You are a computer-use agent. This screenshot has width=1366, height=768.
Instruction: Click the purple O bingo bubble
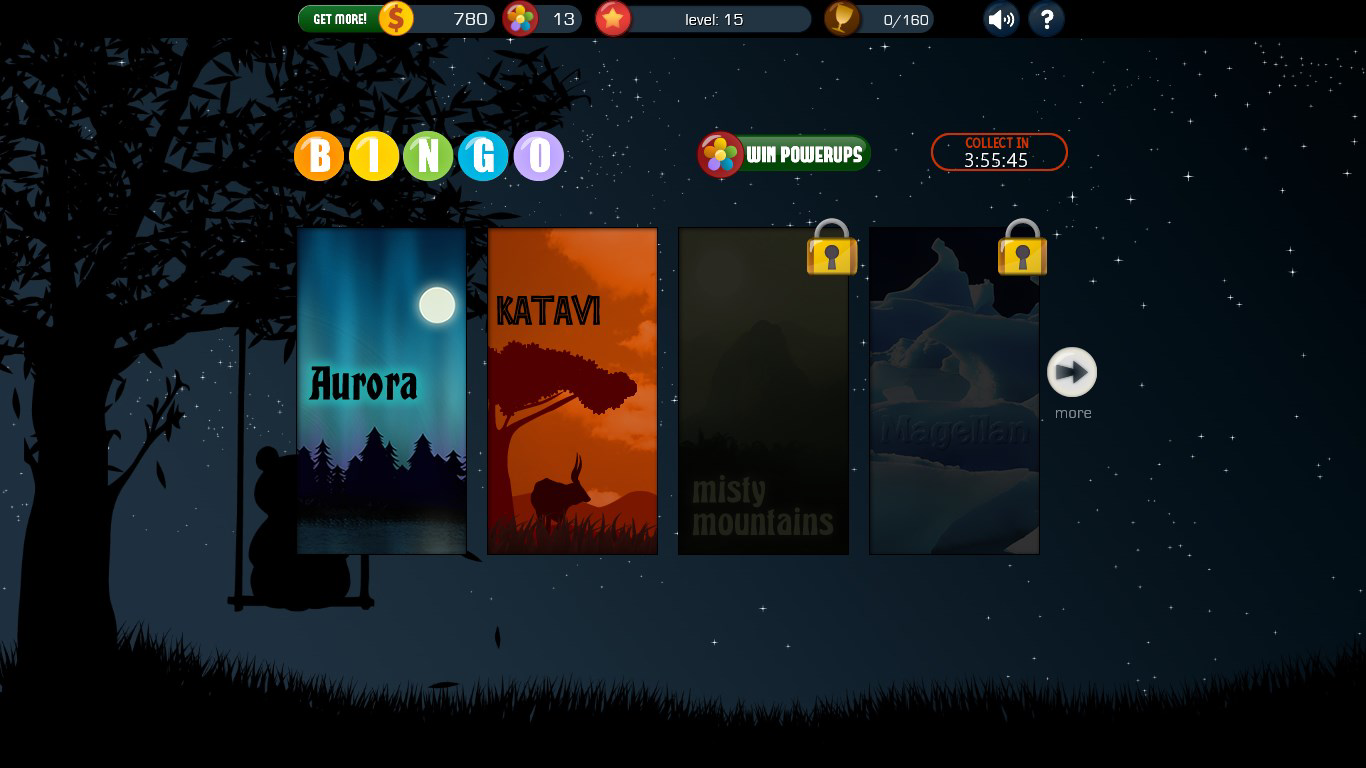tap(539, 156)
